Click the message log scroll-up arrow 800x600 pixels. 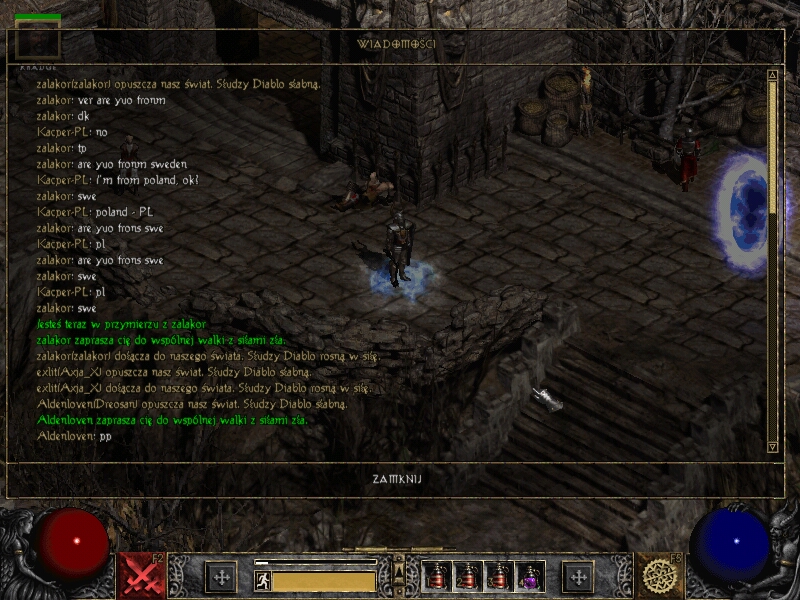click(x=772, y=75)
